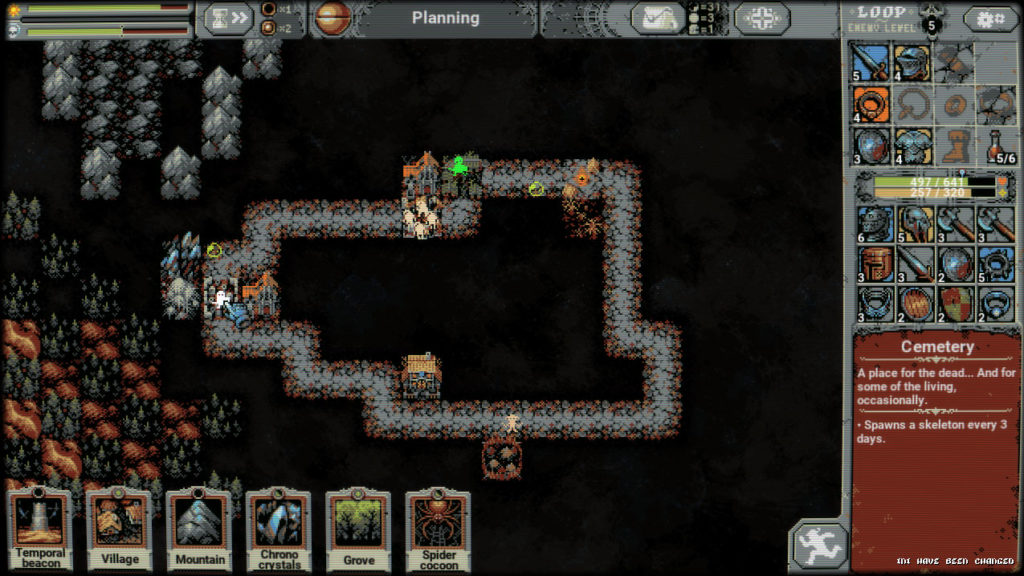This screenshot has height=576, width=1024.
Task: Select the equipped sword slot
Action: [x=870, y=63]
